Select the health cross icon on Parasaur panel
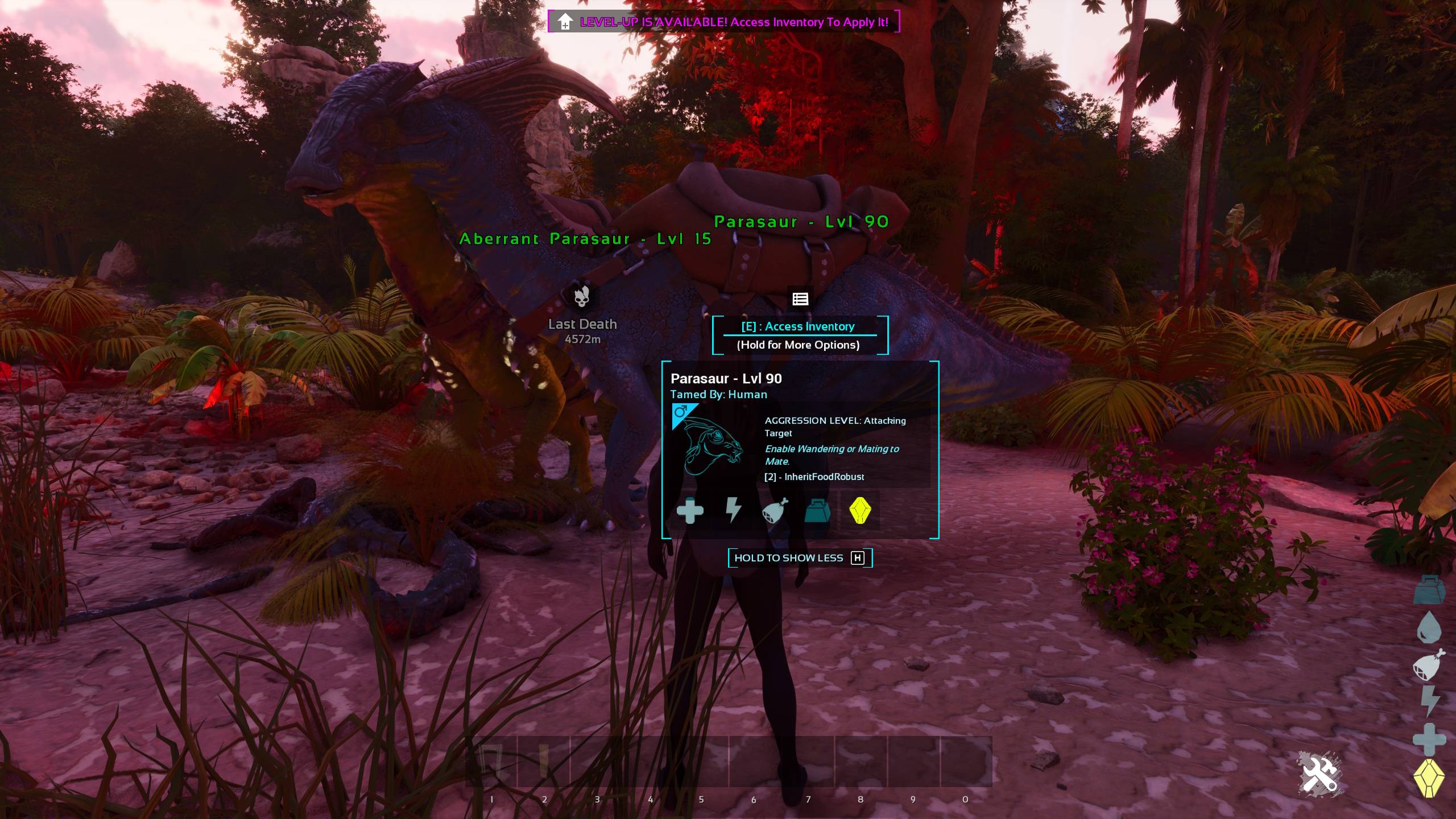 [690, 511]
